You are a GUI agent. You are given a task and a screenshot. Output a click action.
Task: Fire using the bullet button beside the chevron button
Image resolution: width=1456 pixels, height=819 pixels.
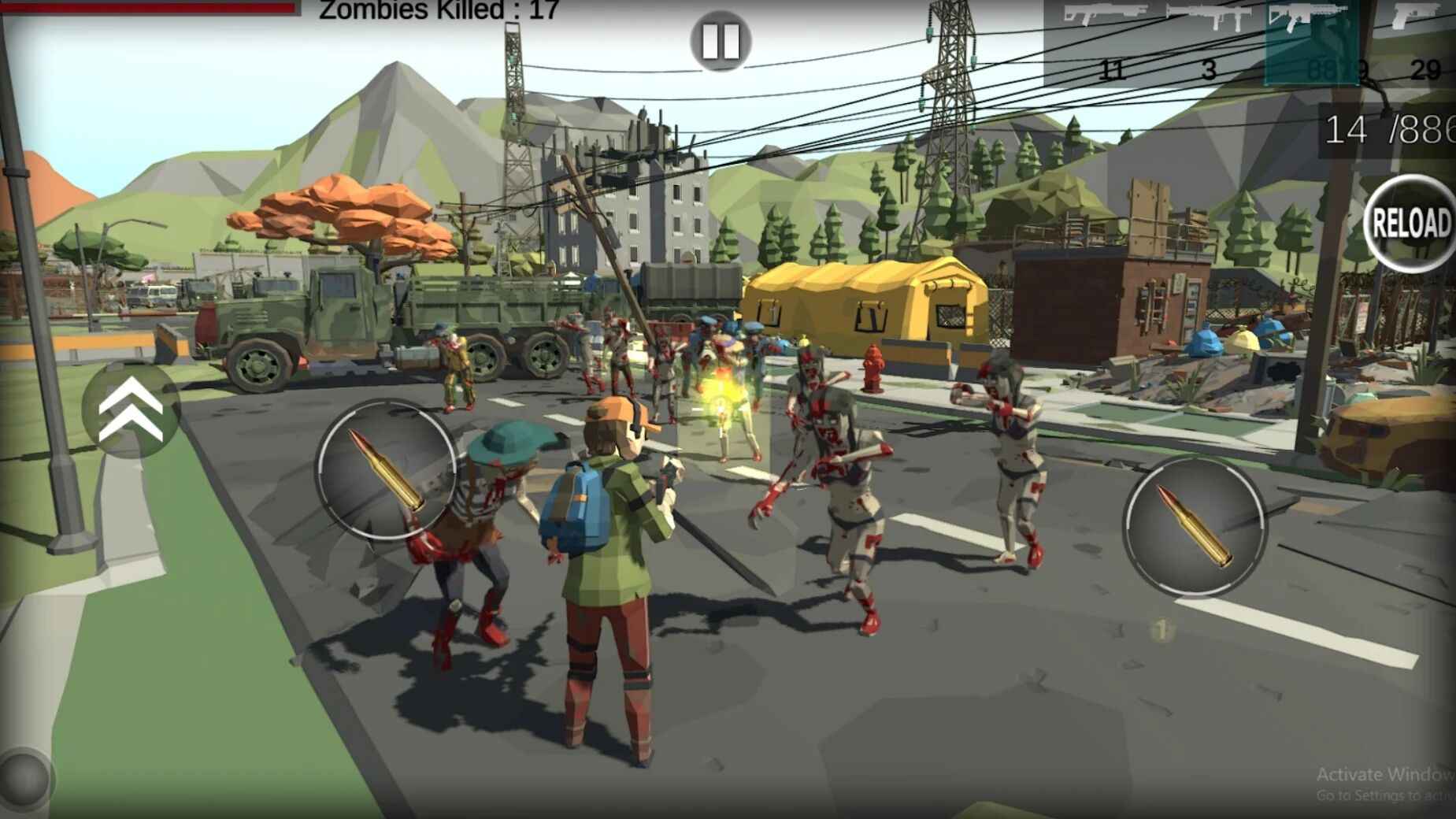point(386,470)
